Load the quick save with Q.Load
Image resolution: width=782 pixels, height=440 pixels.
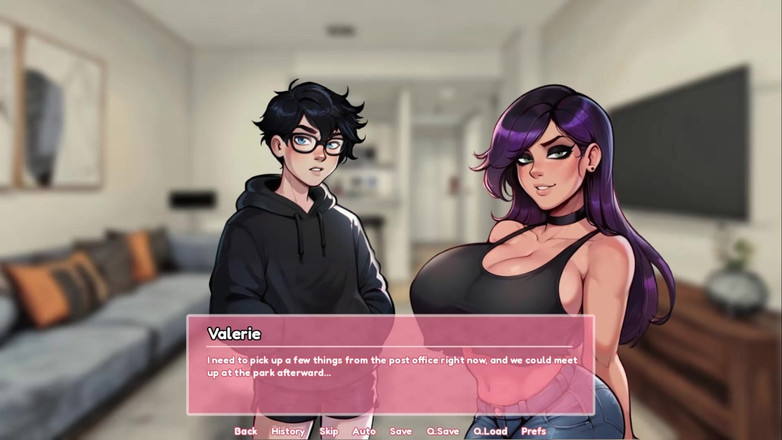[x=490, y=431]
